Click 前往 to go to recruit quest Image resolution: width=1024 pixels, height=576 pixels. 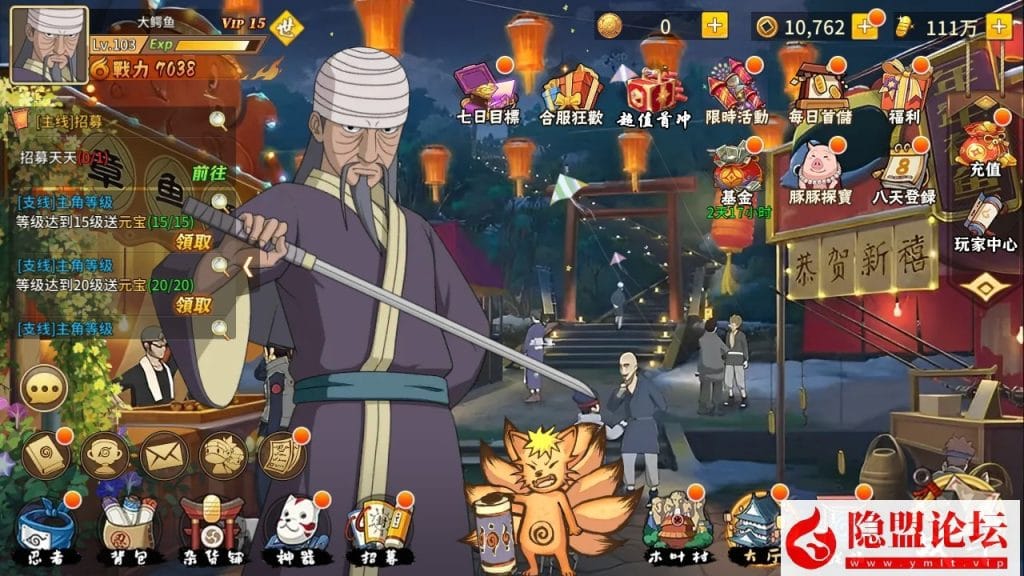(209, 173)
